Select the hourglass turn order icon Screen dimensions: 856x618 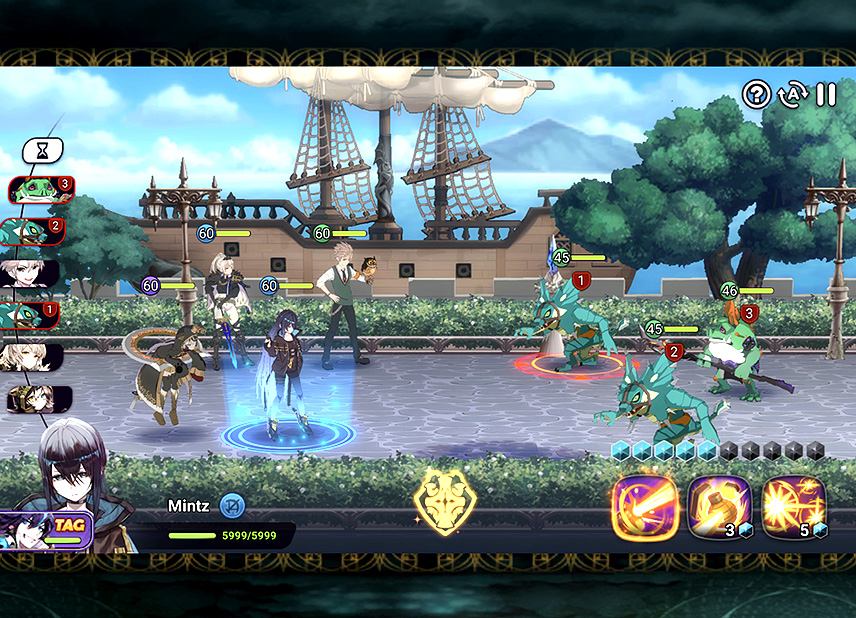click(x=42, y=151)
